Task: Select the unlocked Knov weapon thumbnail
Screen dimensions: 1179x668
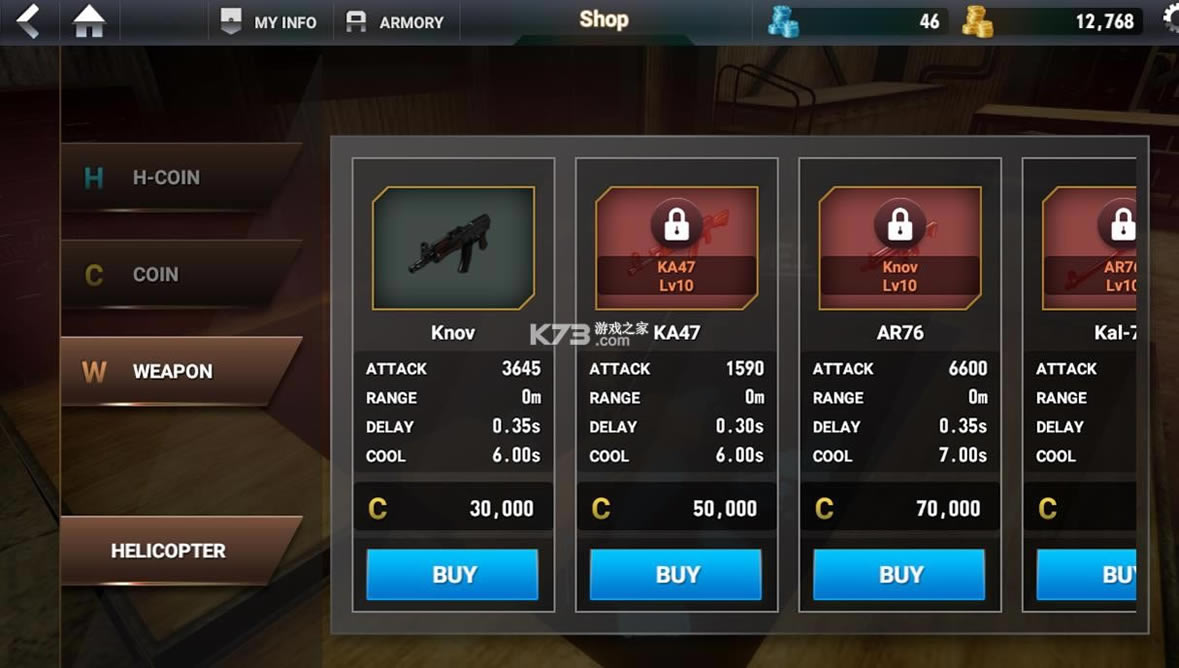Action: click(x=453, y=248)
